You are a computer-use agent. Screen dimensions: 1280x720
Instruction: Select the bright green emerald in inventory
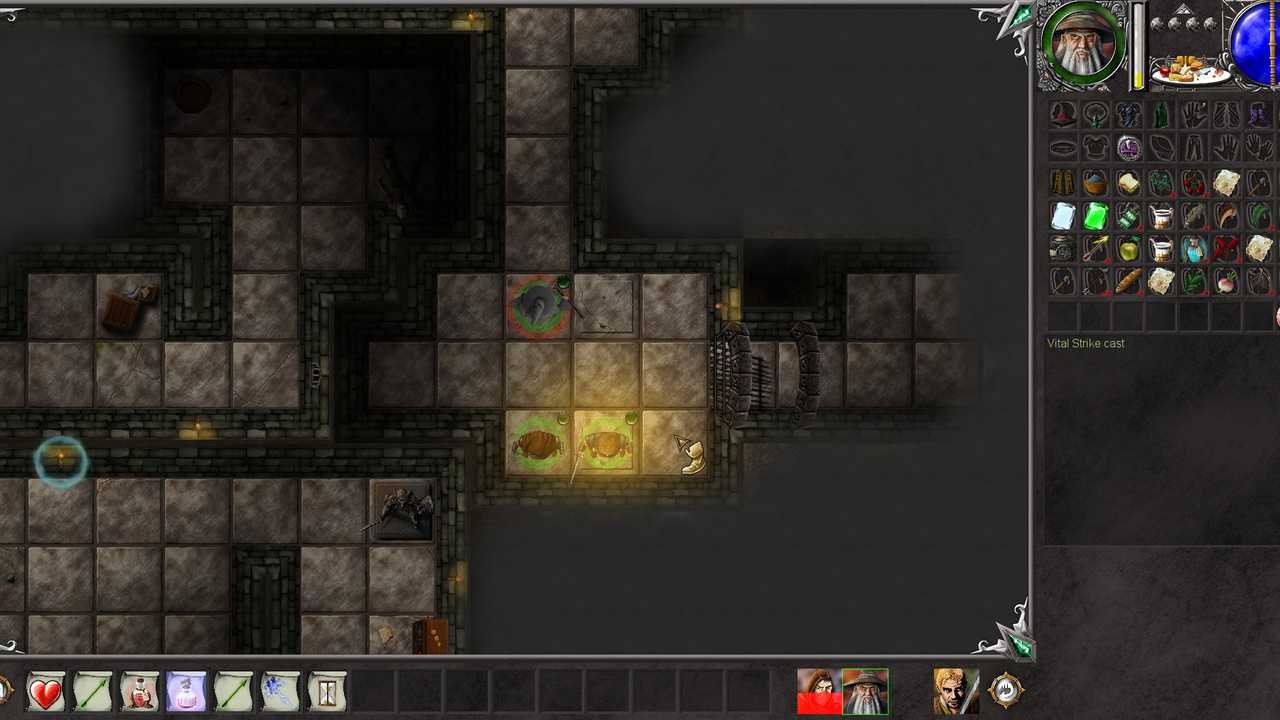1095,216
